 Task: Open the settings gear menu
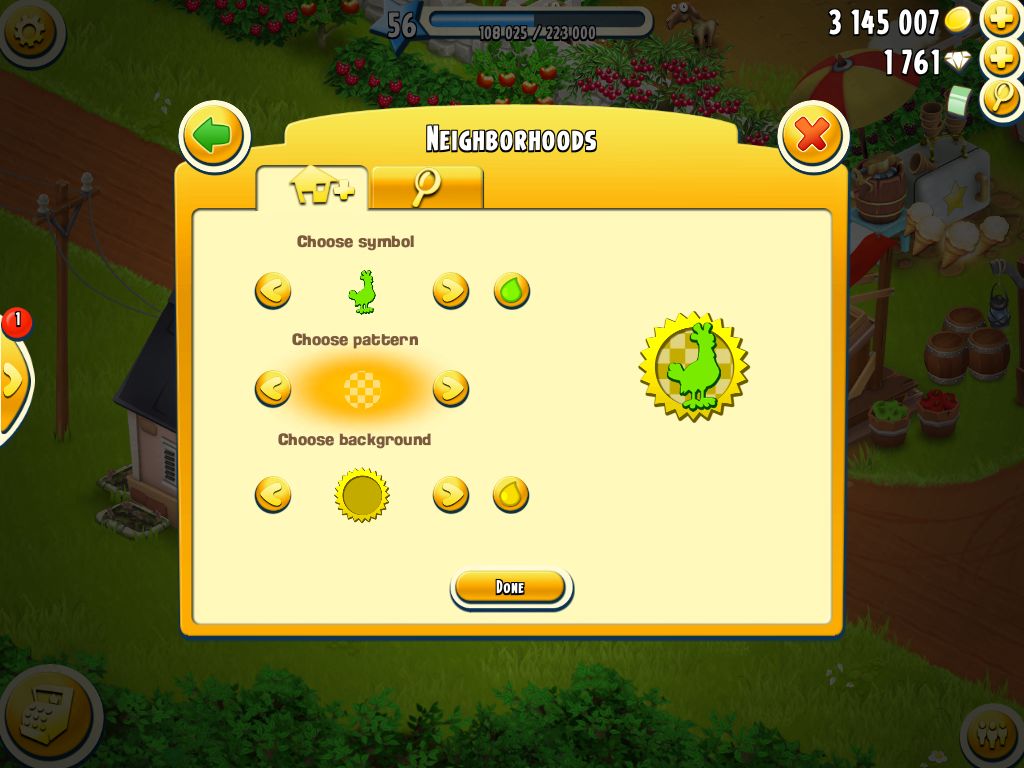click(28, 30)
